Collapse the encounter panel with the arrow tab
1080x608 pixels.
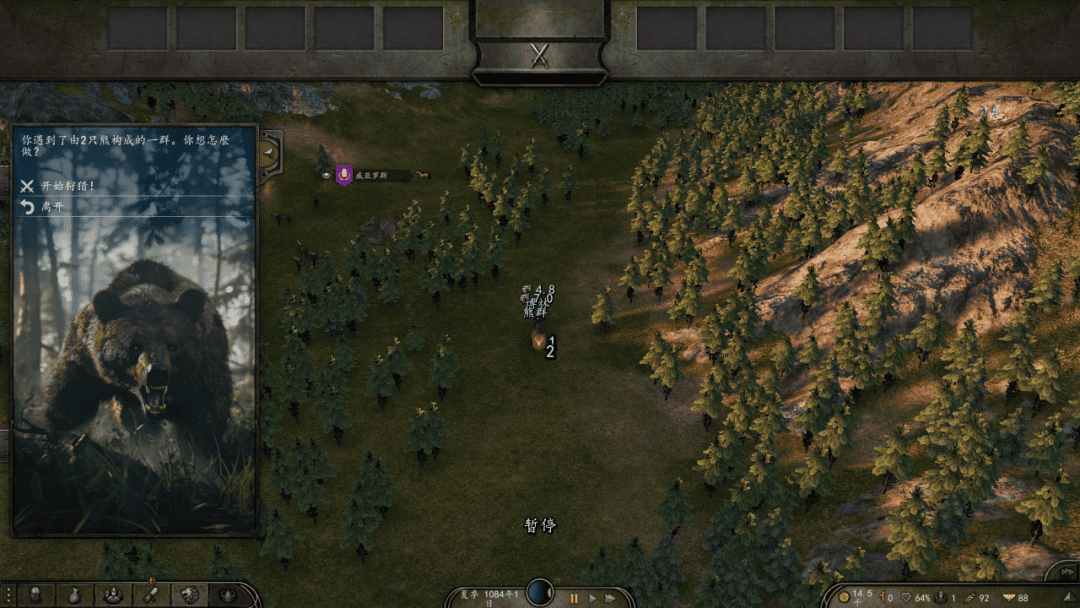[268, 152]
